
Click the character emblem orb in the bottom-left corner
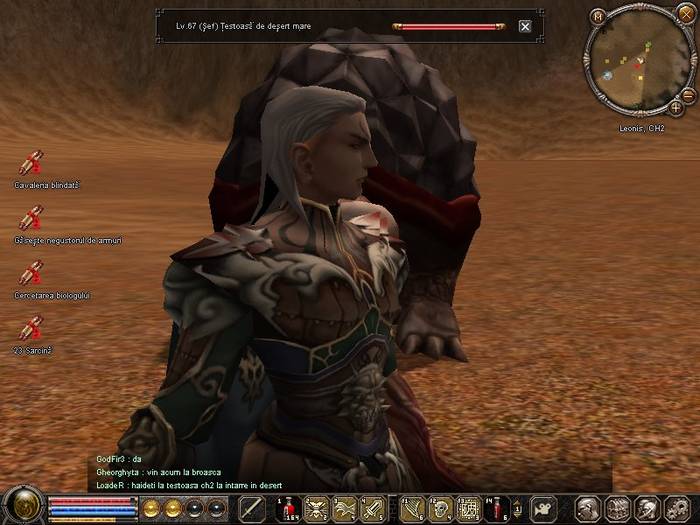(20, 504)
